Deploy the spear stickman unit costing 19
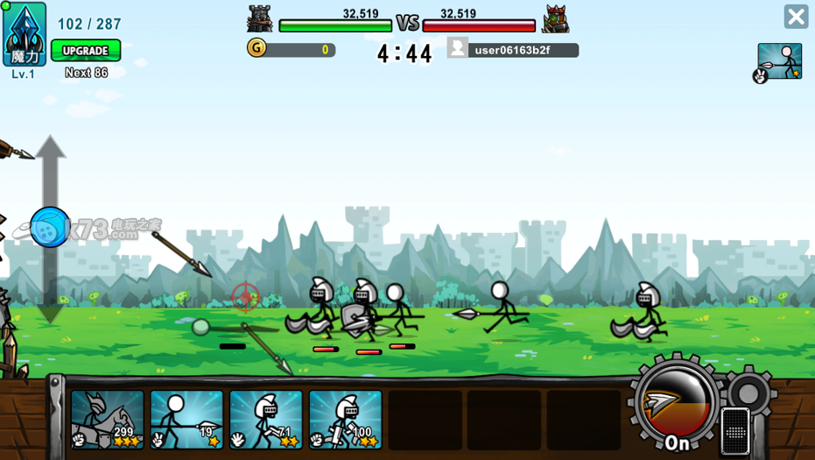Screen dimensions: 815x460 point(187,419)
